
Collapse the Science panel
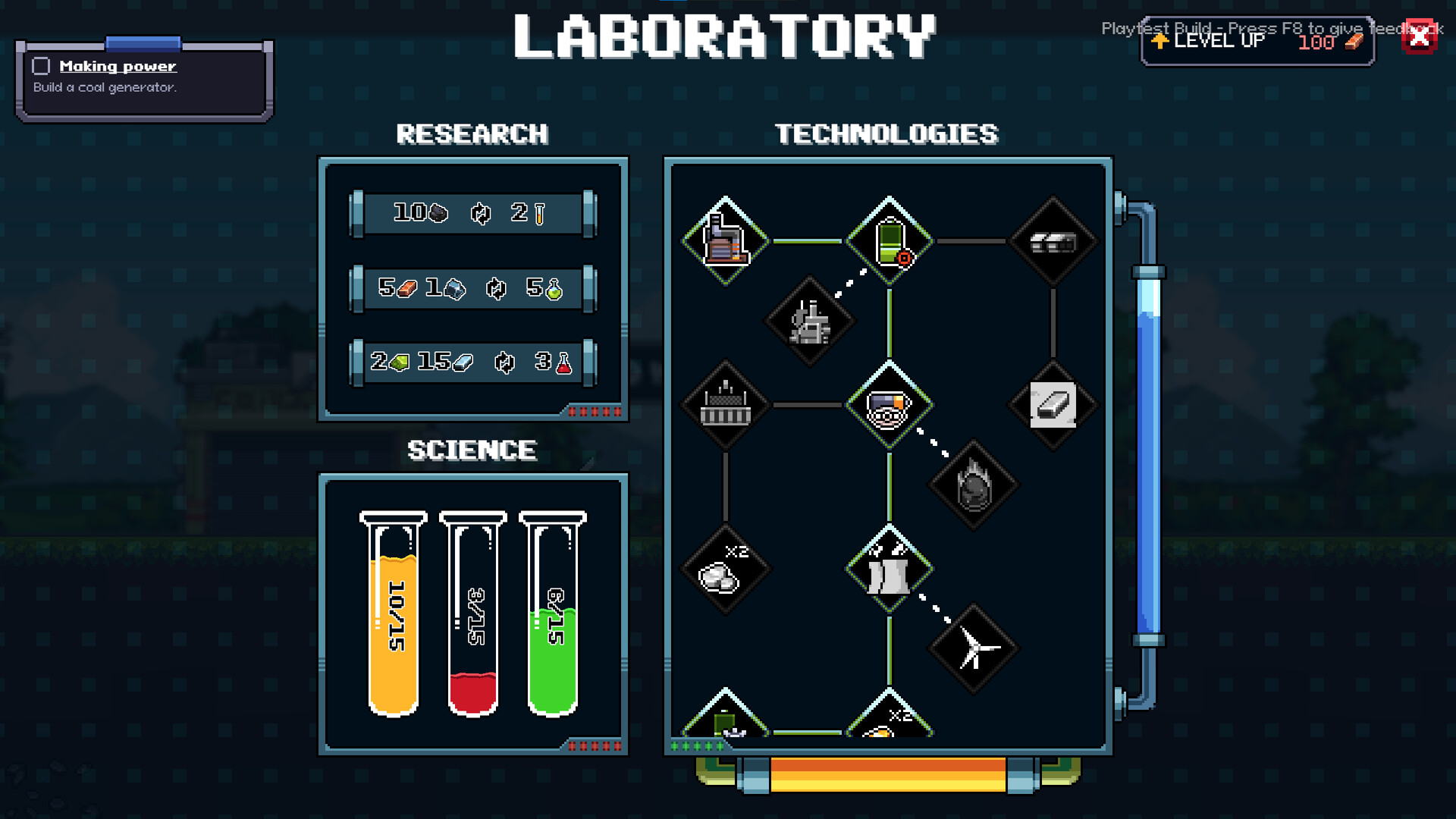(472, 450)
